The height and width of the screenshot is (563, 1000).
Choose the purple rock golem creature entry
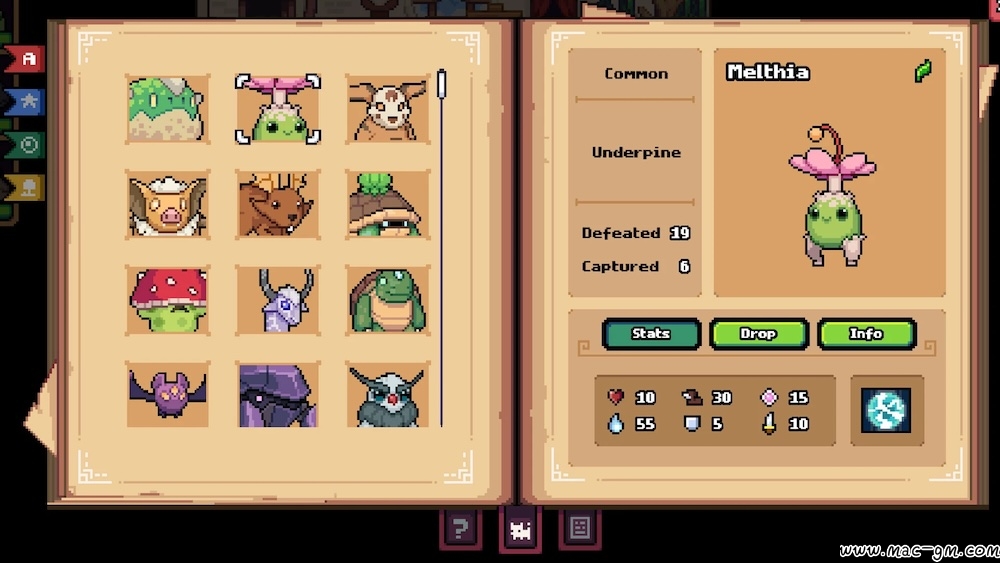click(278, 394)
